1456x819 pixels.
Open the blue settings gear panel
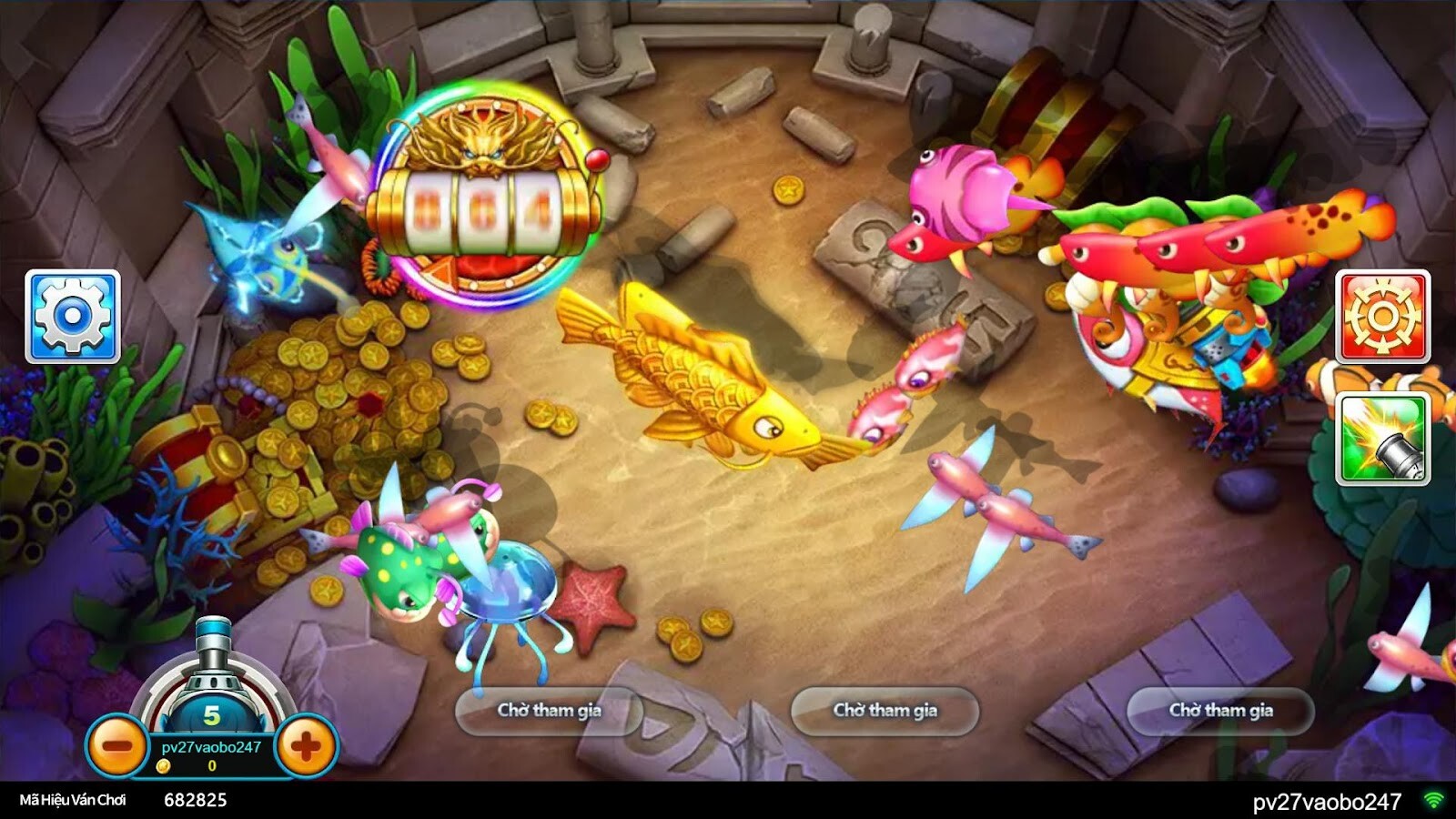(75, 316)
